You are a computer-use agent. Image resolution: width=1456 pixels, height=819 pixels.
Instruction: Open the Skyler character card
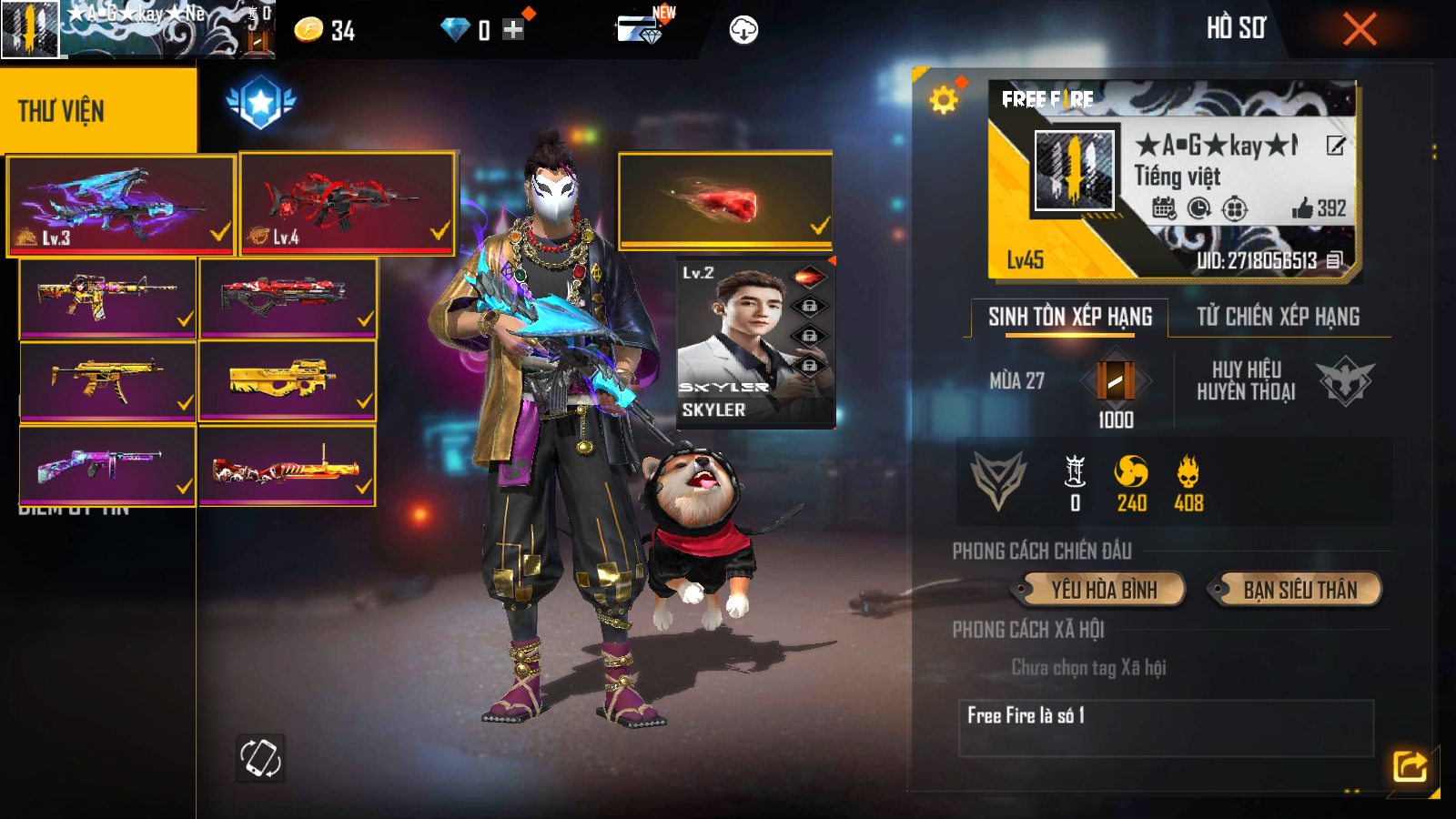pos(755,344)
